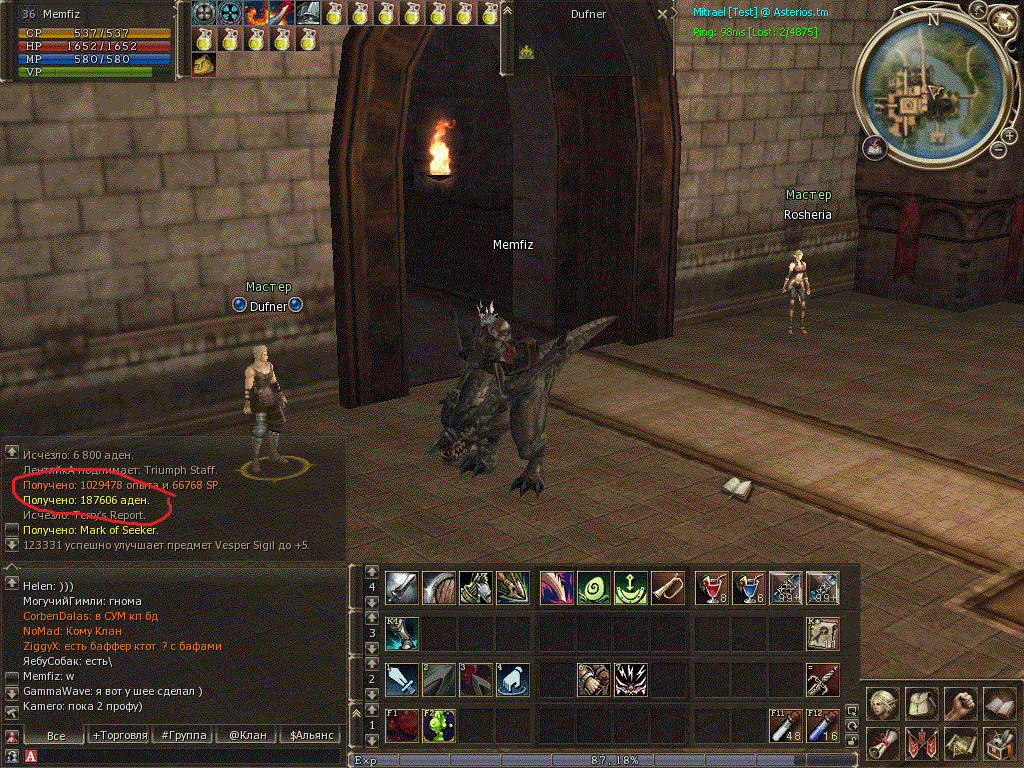Image resolution: width=1024 pixels, height=768 pixels.
Task: Open the quest scroll icon
Action: (882, 743)
